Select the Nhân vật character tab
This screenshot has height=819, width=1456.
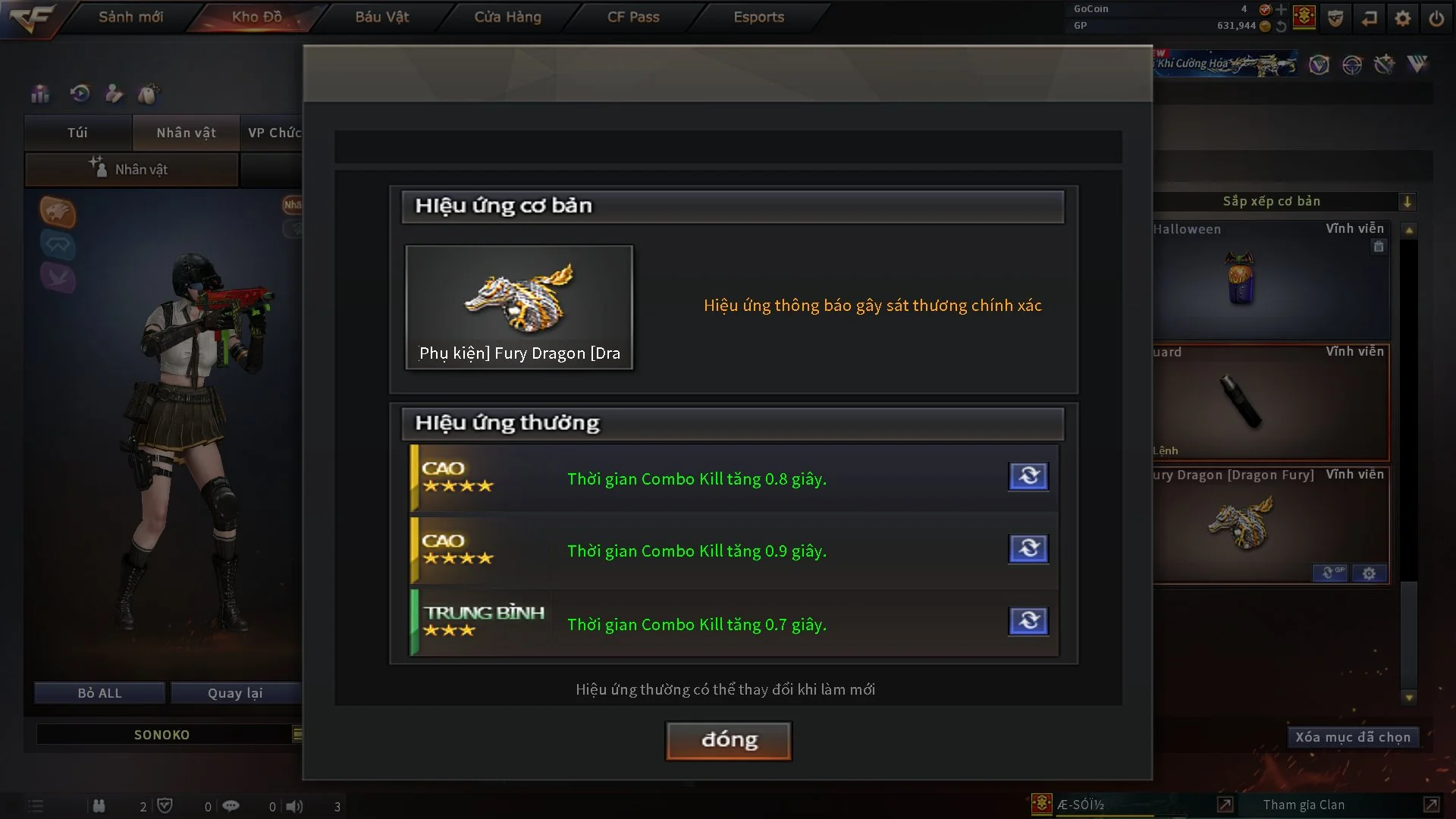coord(186,133)
